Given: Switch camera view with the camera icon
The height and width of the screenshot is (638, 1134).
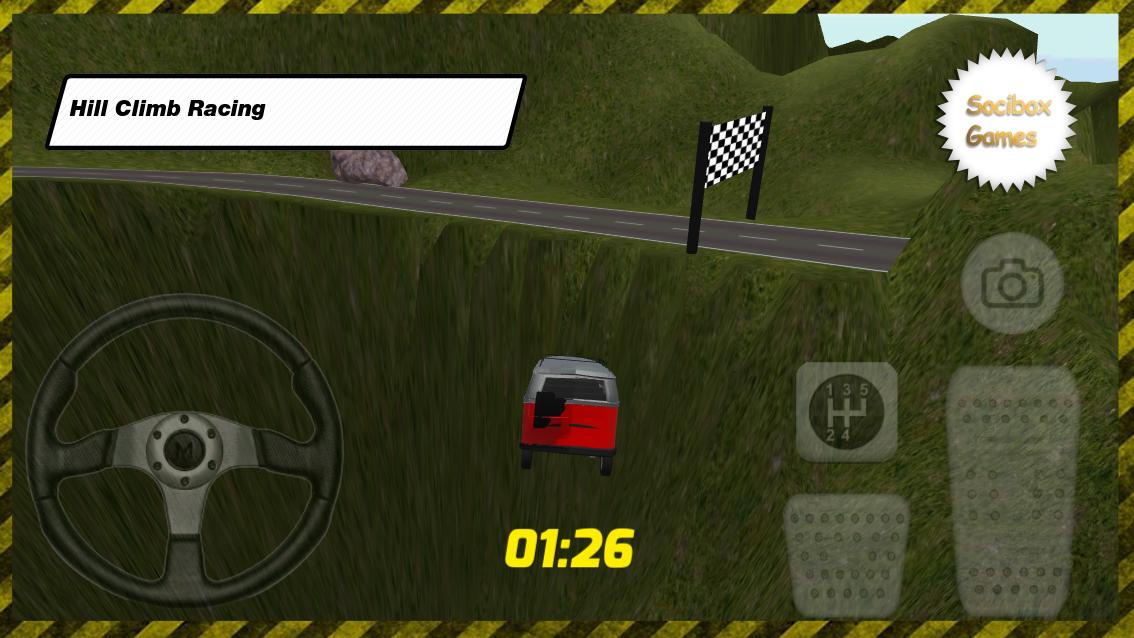Looking at the screenshot, I should 1011,285.
